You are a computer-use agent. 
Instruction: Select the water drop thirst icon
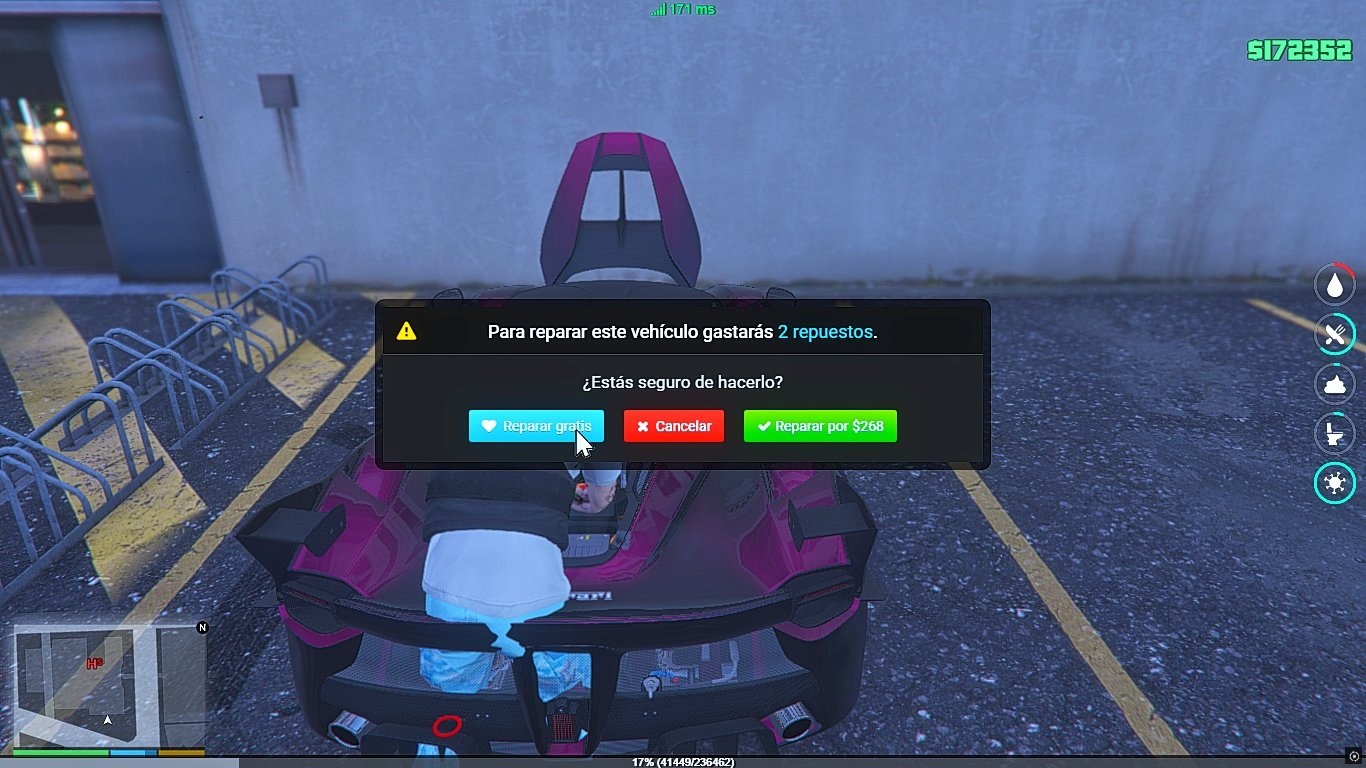point(1334,285)
